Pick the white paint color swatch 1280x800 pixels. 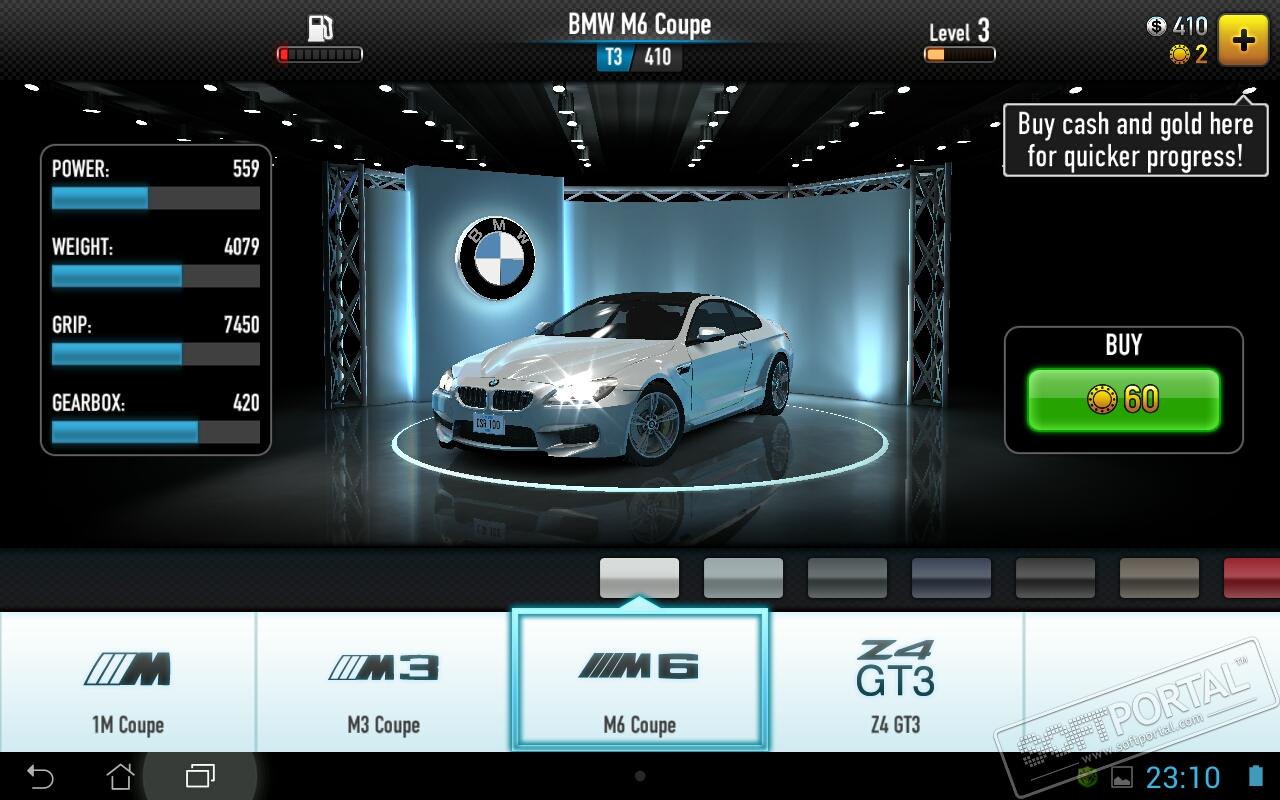[x=639, y=578]
